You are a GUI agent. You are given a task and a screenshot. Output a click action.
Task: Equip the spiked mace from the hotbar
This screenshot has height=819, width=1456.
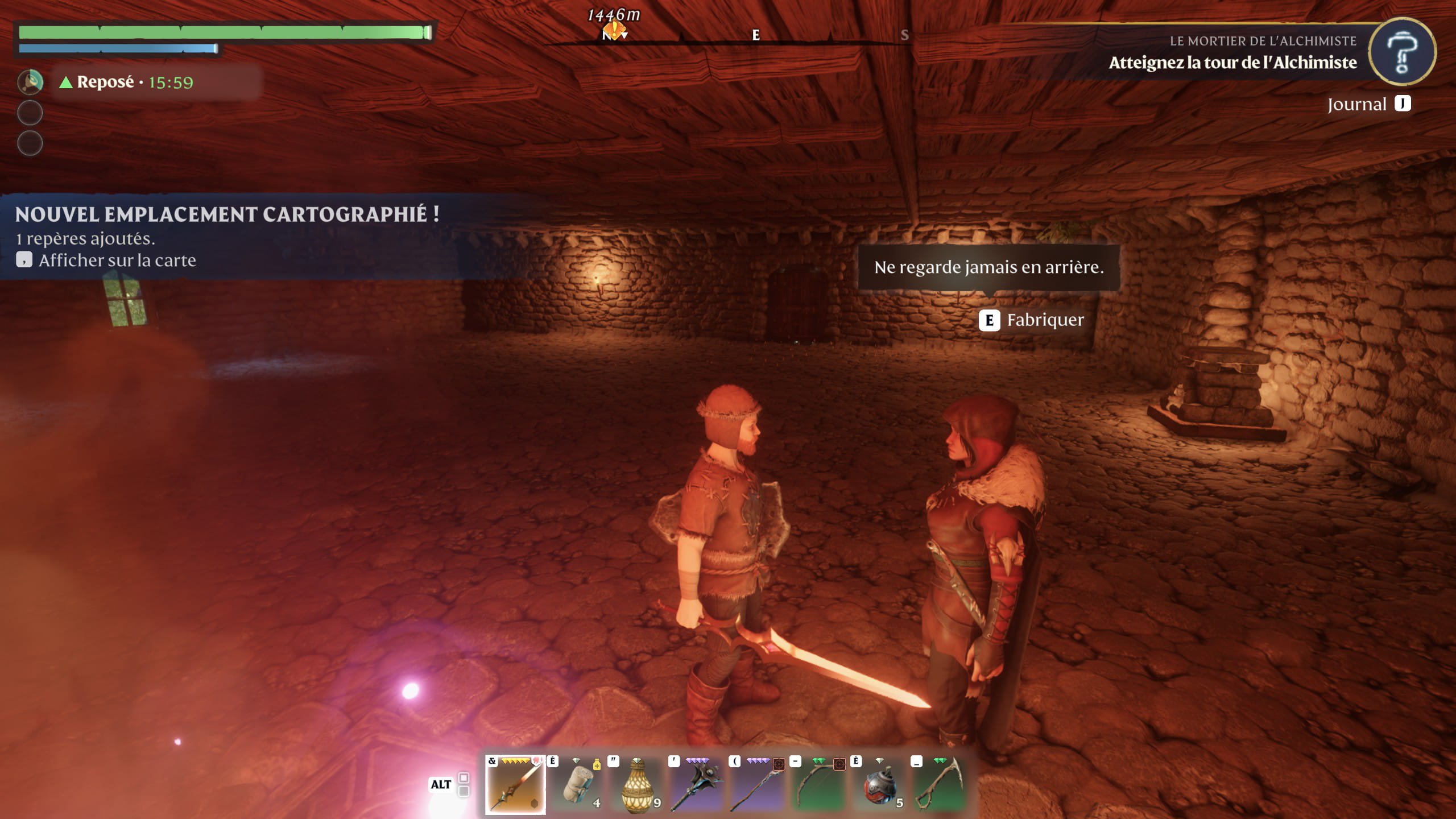(698, 785)
